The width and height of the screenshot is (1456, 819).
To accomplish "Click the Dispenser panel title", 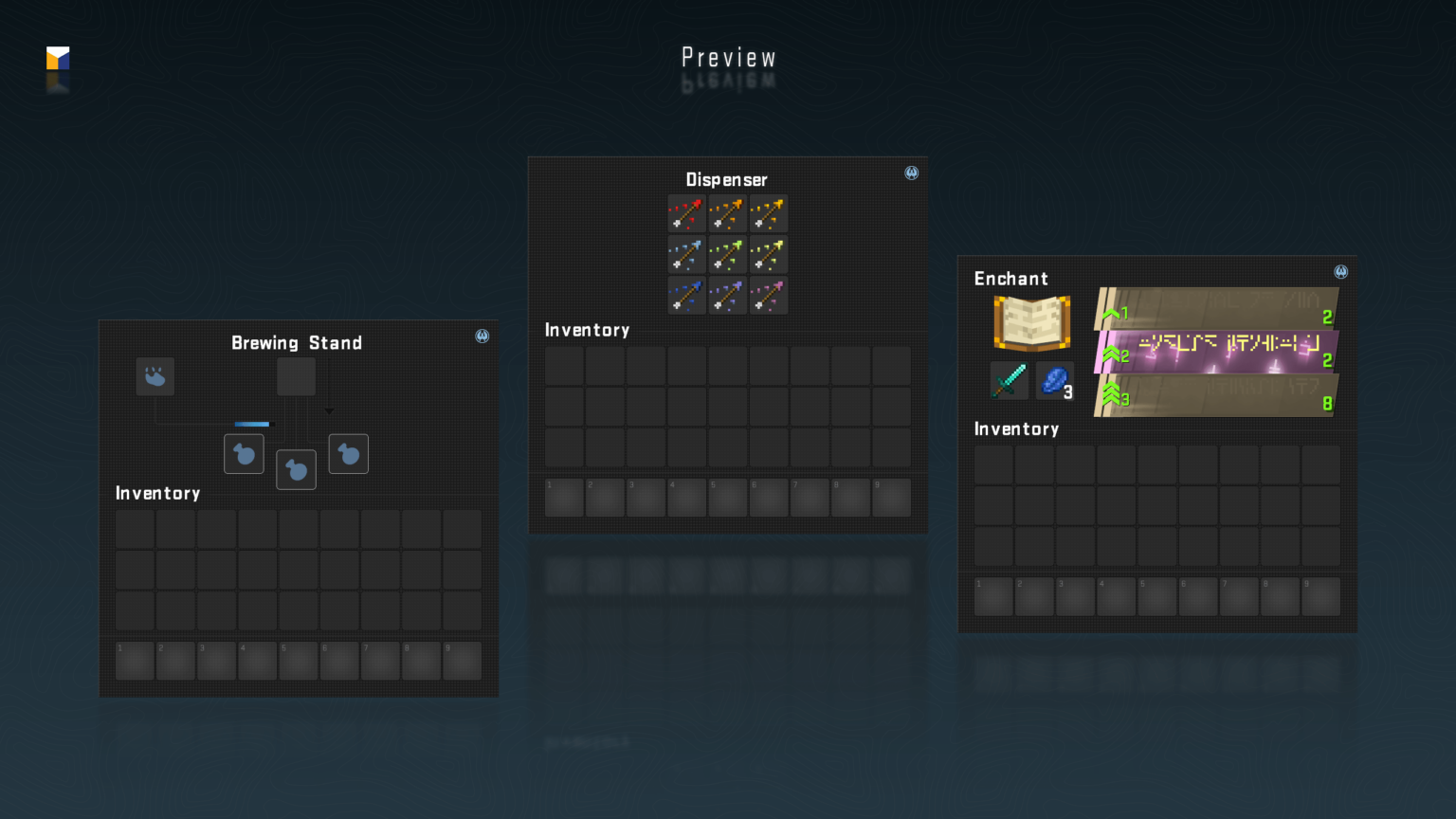I will click(x=727, y=179).
